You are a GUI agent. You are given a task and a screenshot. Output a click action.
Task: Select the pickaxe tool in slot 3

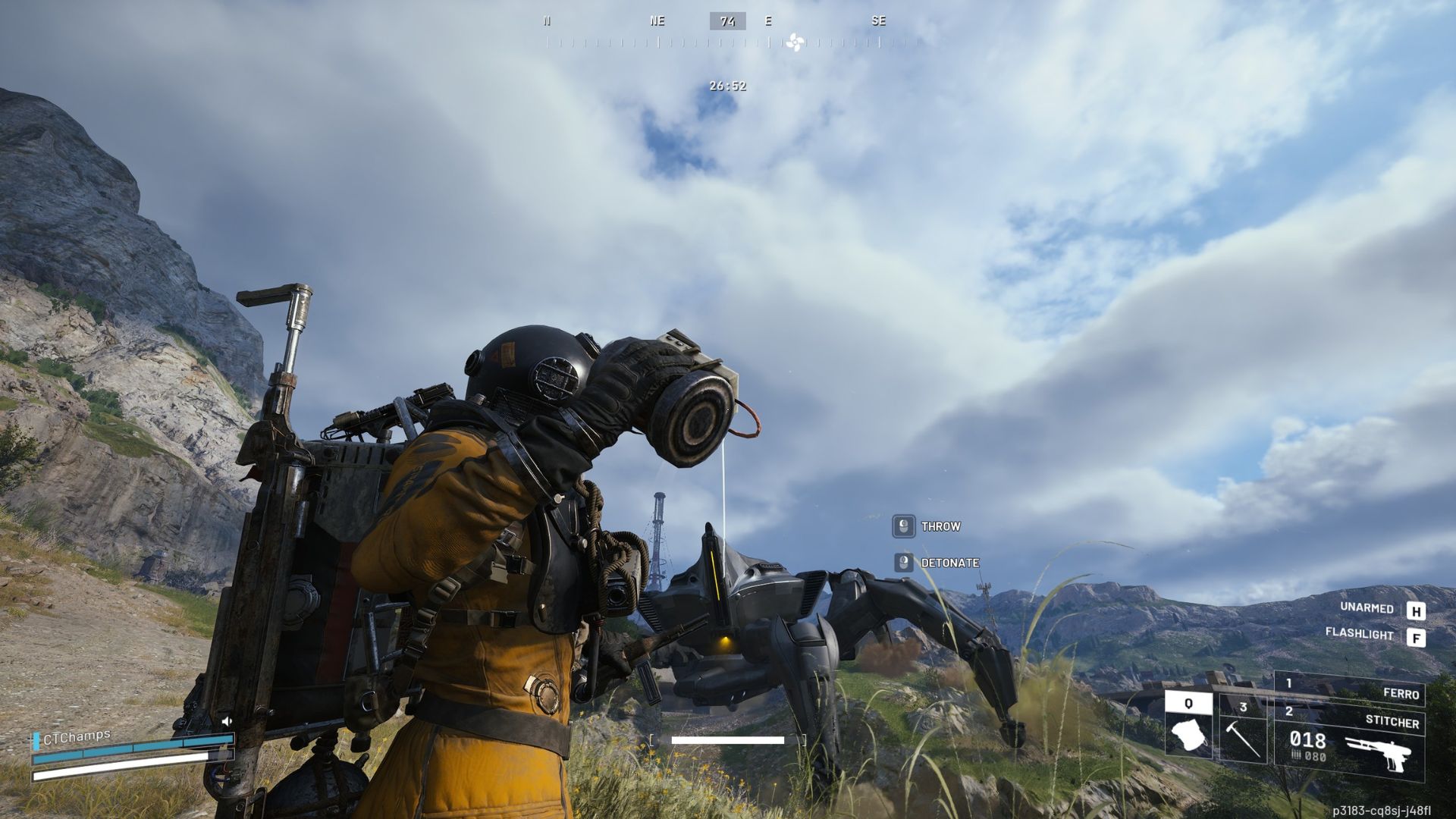(x=1242, y=731)
